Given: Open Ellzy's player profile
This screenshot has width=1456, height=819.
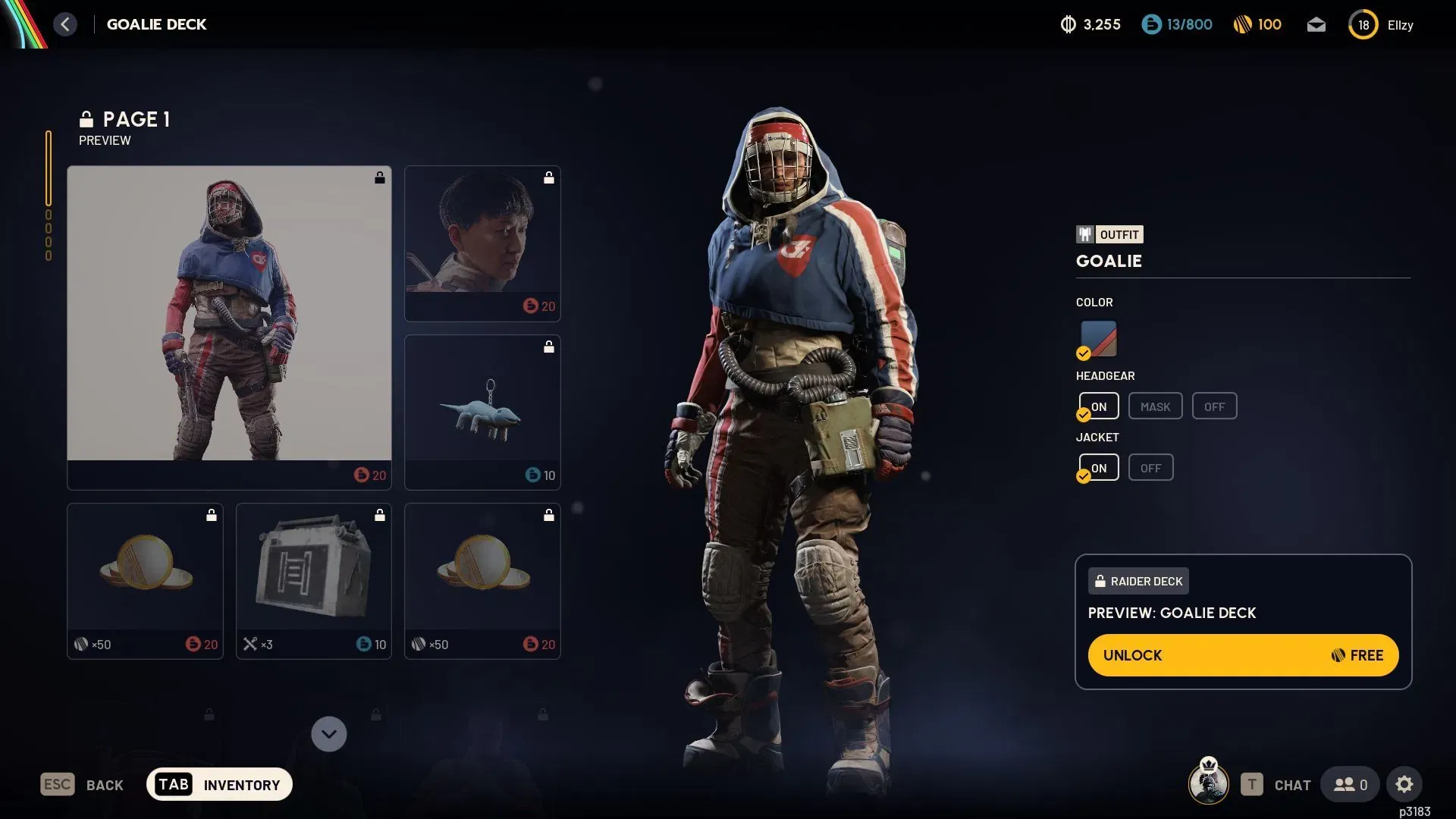Looking at the screenshot, I should 1382,25.
